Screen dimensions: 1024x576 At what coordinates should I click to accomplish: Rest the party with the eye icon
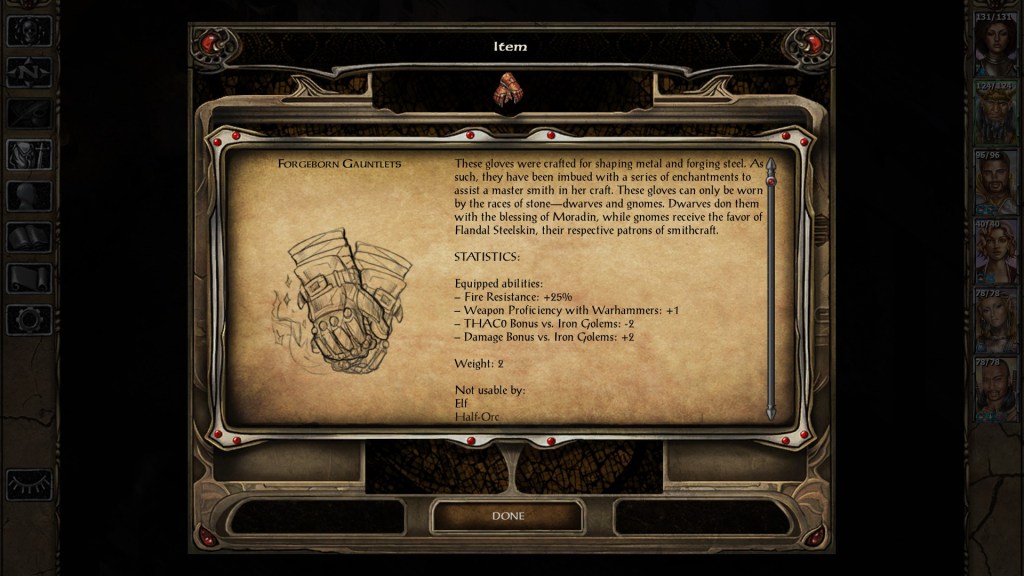[28, 486]
